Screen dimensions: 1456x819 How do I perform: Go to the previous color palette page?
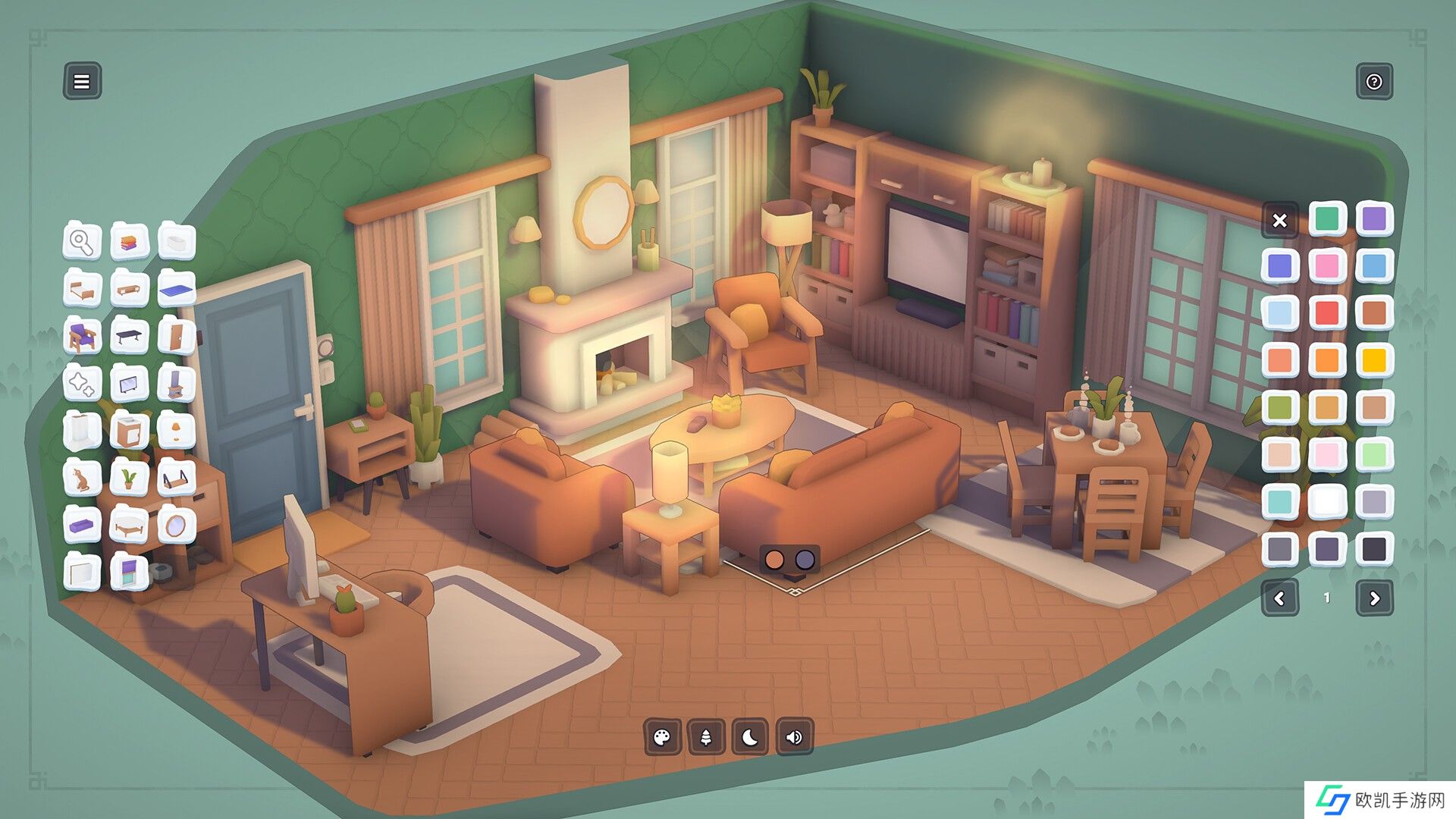tap(1280, 598)
